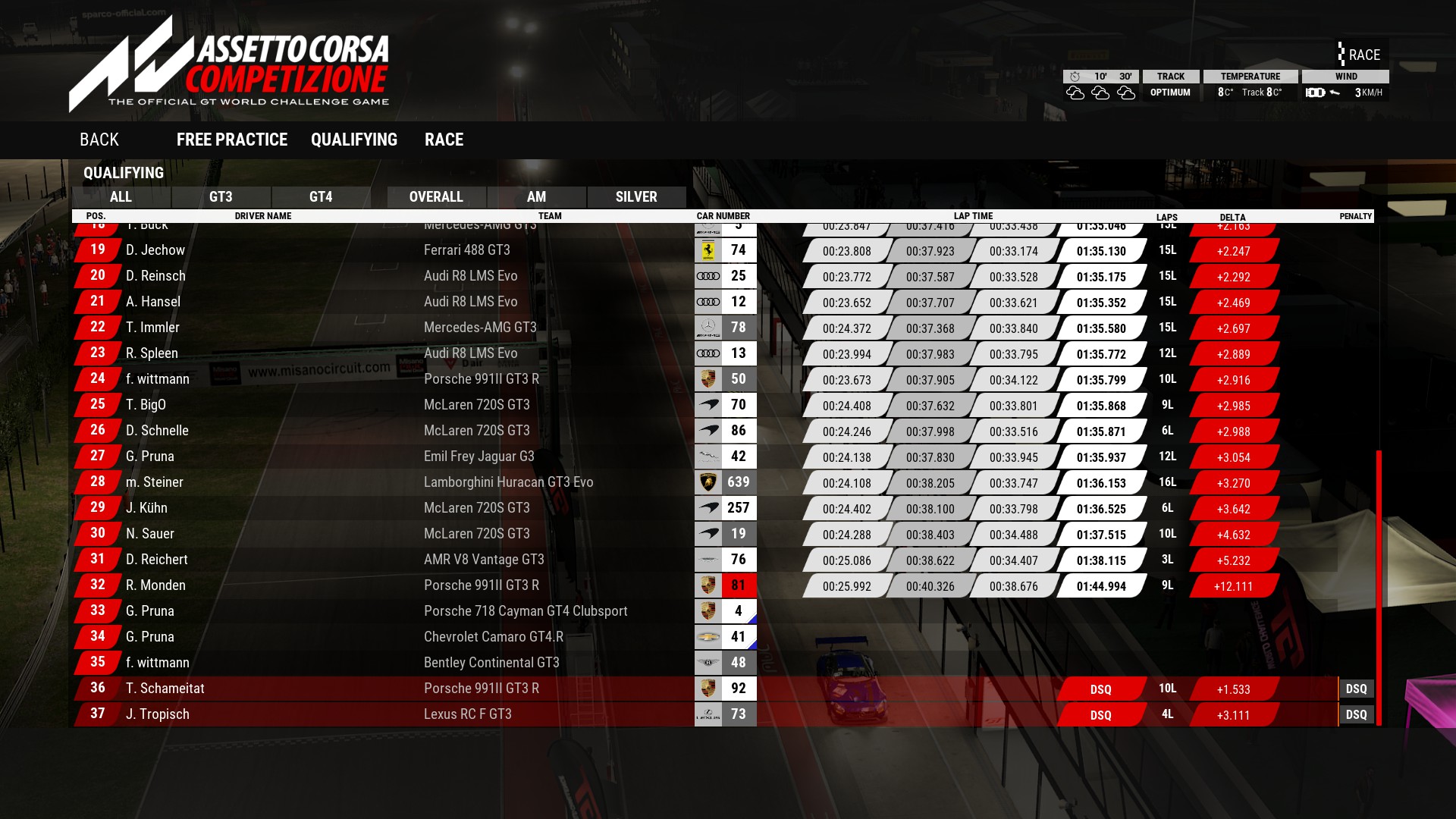This screenshot has height=819, width=1456.
Task: Show only AM category drivers
Action: [x=536, y=197]
